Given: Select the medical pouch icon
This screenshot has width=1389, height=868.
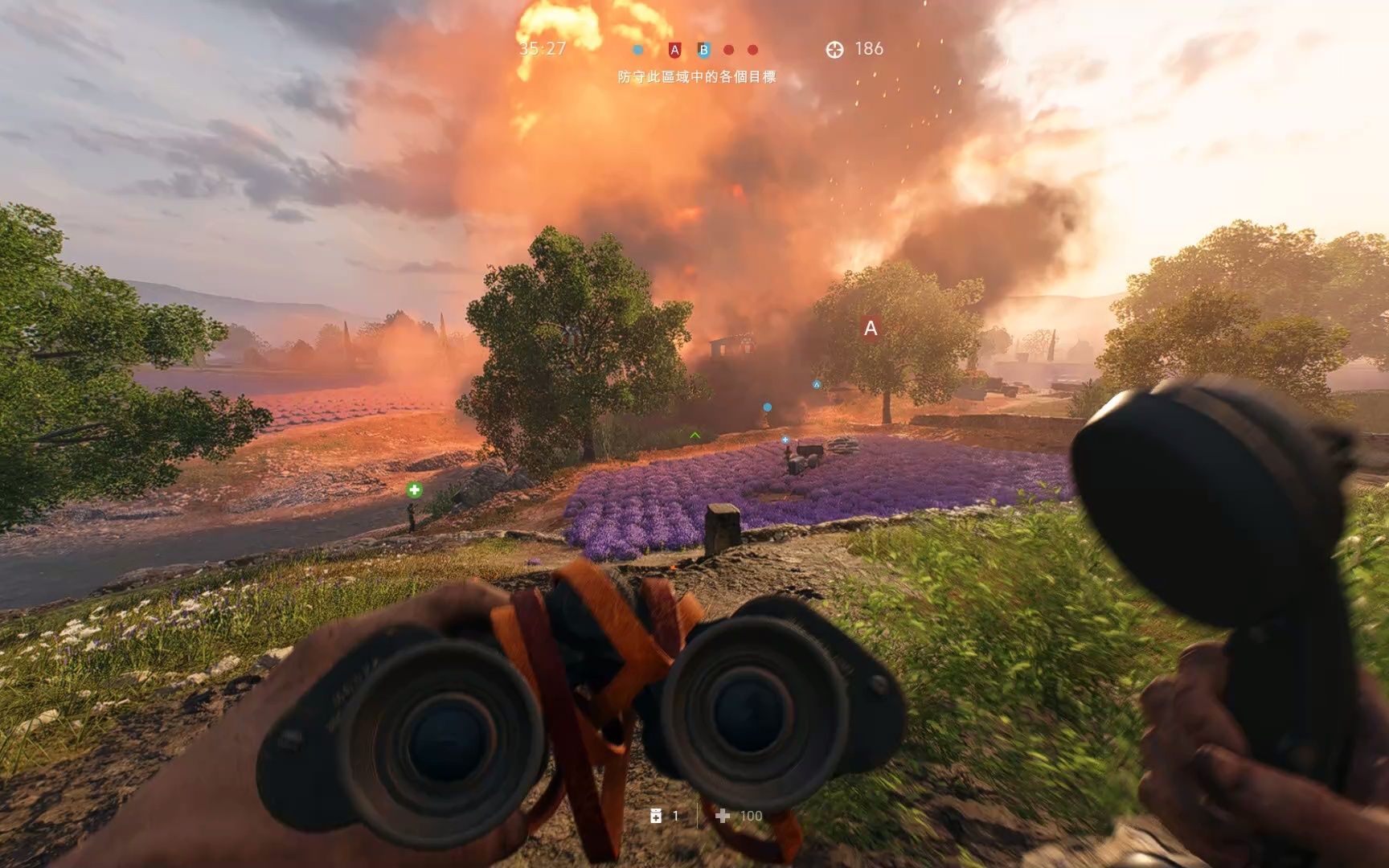Looking at the screenshot, I should tap(656, 816).
